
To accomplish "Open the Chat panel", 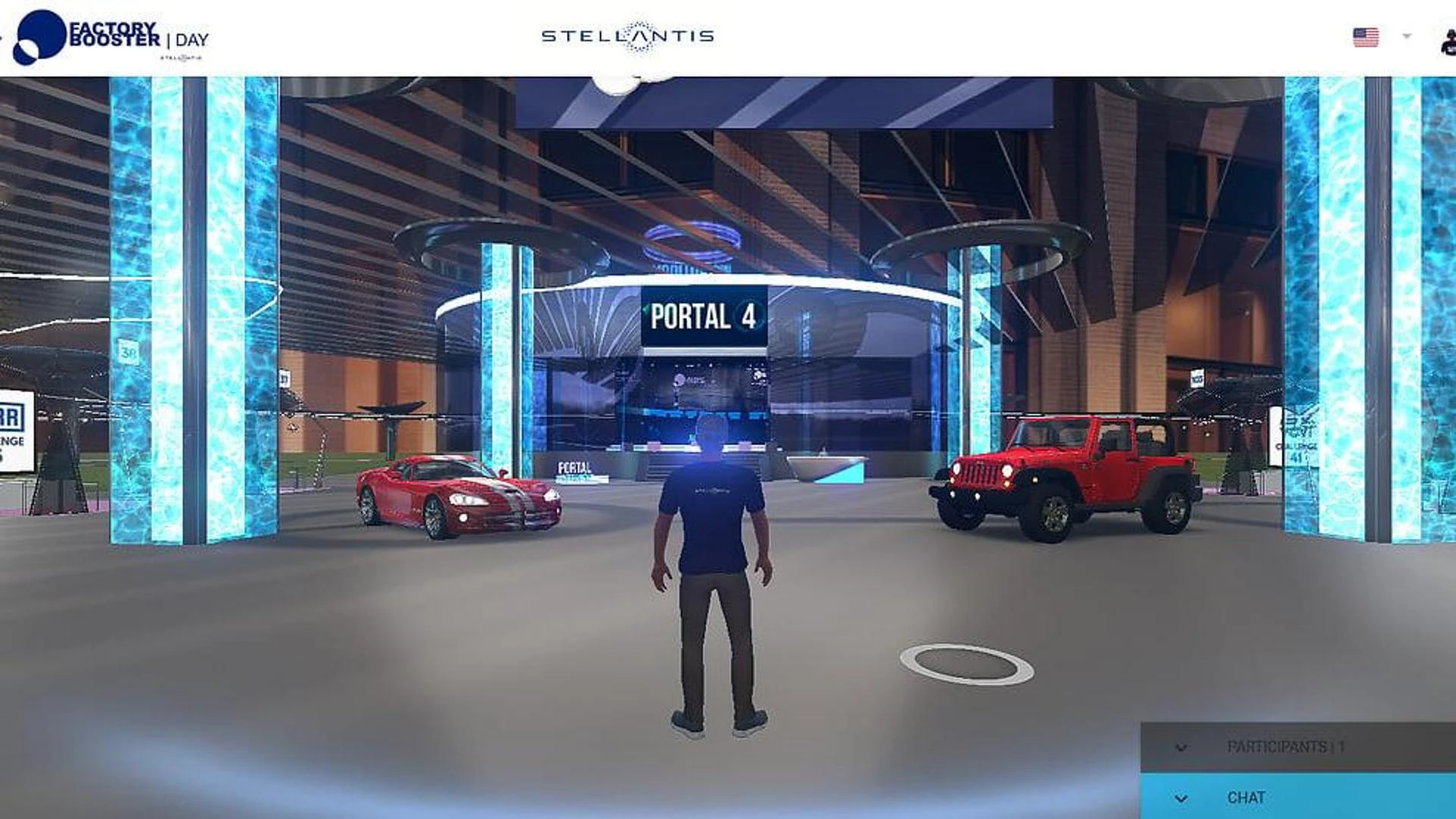I will (x=1180, y=798).
